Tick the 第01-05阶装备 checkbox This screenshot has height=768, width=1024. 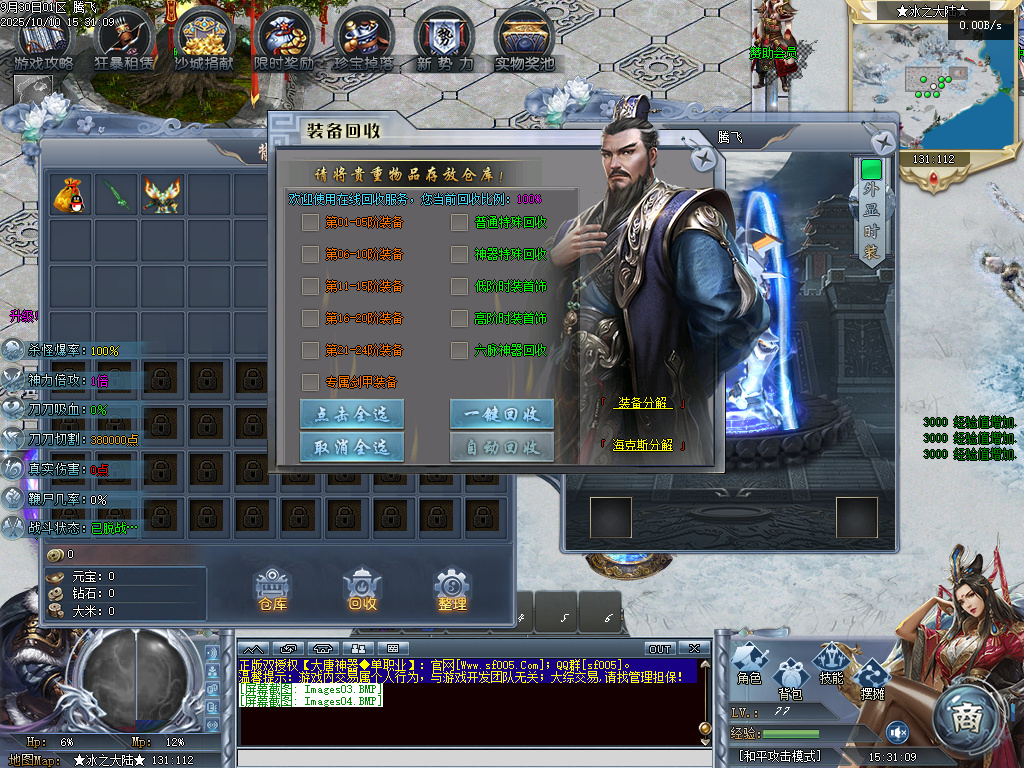tap(310, 222)
